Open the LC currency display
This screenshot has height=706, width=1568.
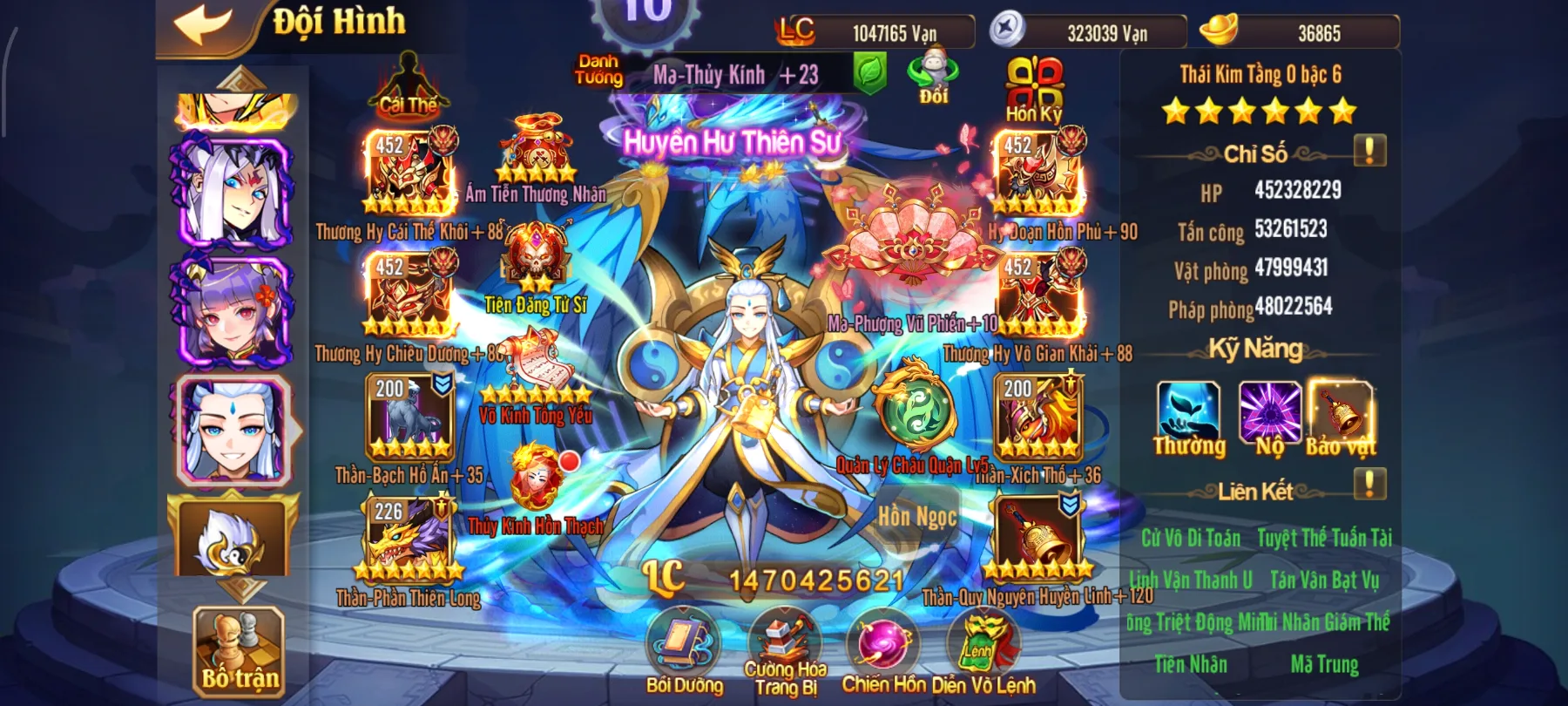880,32
